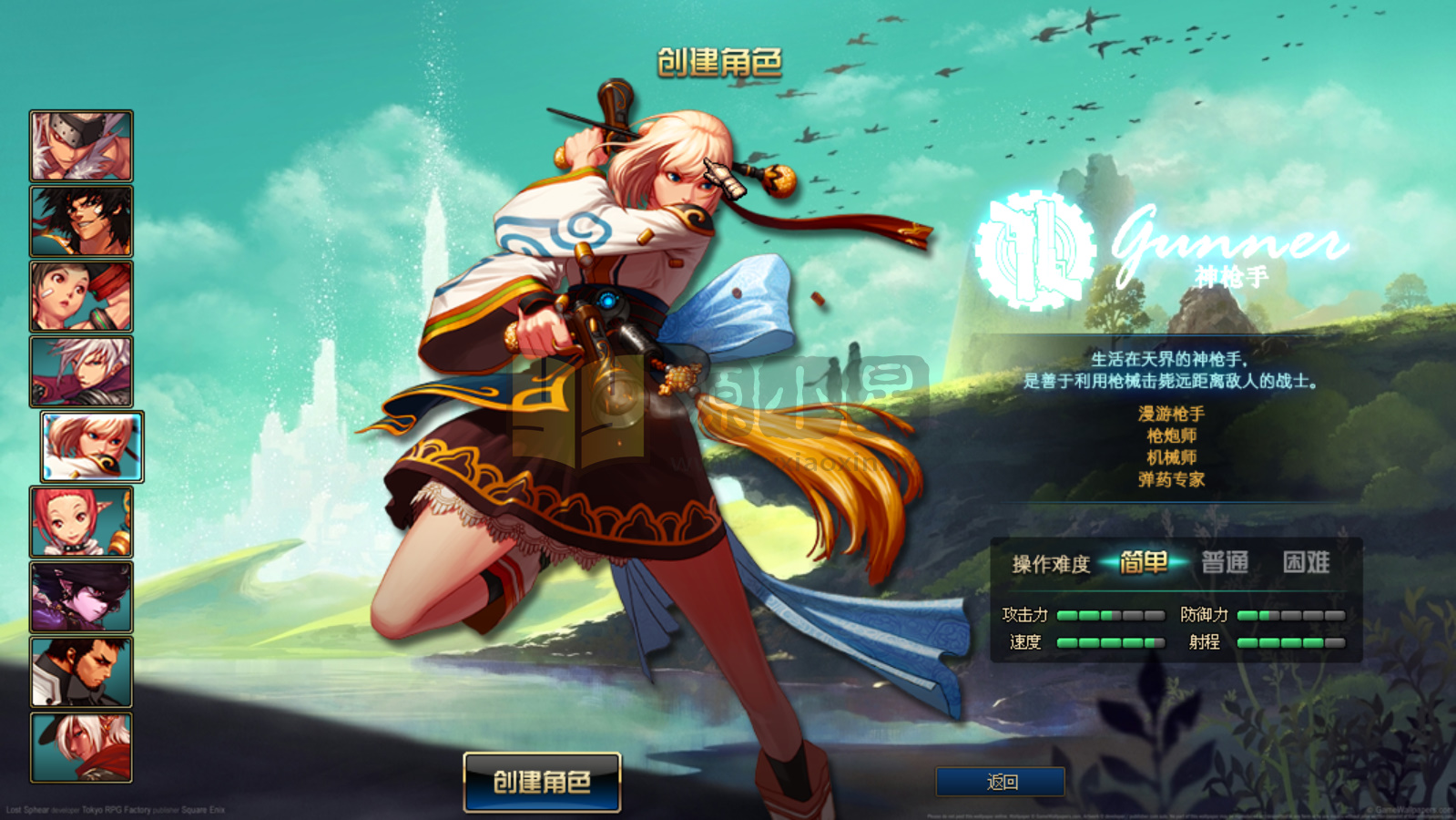Select the band-aid female Fighter portrait
The image size is (1456, 820).
81,294
